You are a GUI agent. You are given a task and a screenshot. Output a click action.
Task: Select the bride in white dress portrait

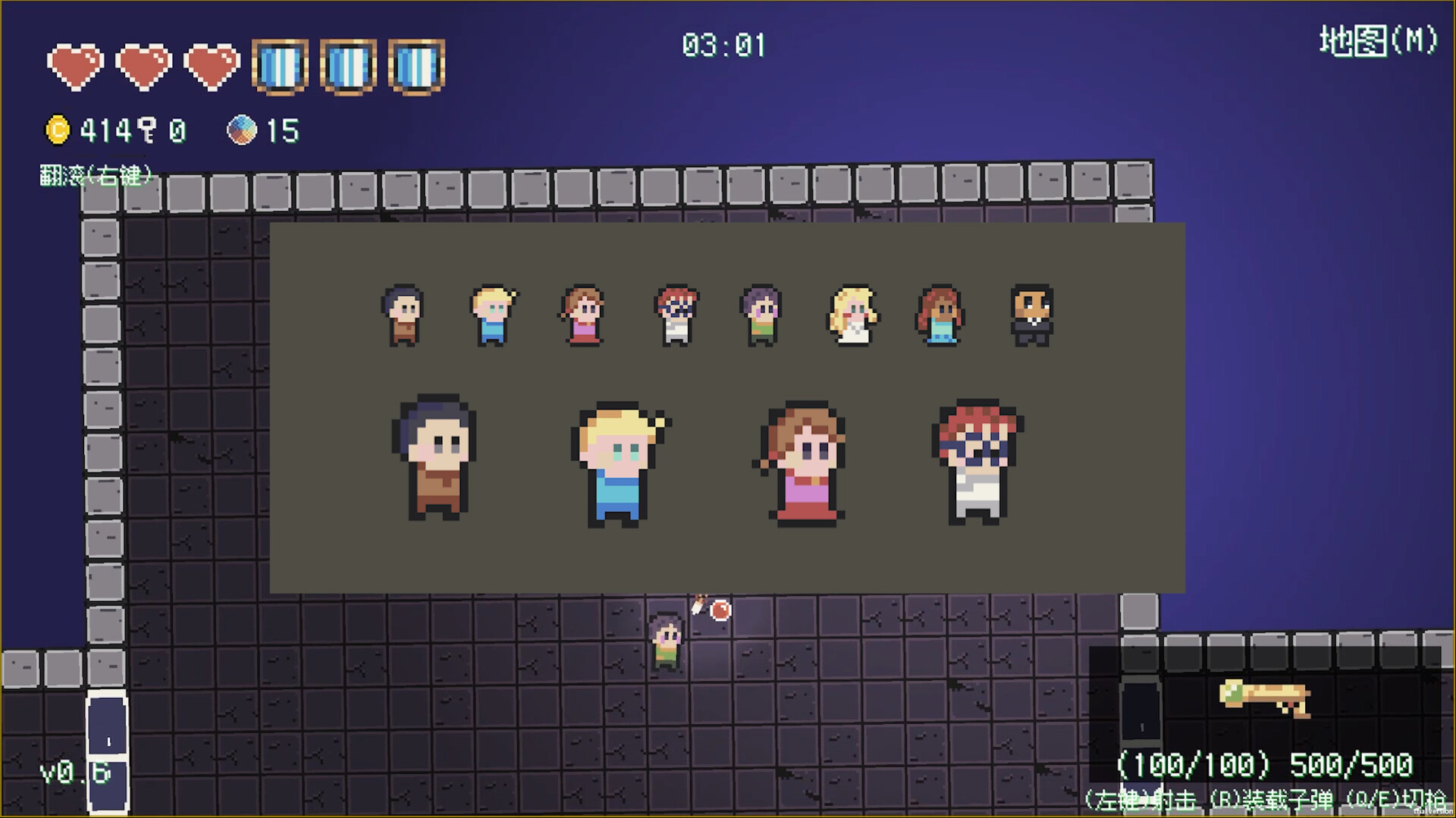point(852,315)
